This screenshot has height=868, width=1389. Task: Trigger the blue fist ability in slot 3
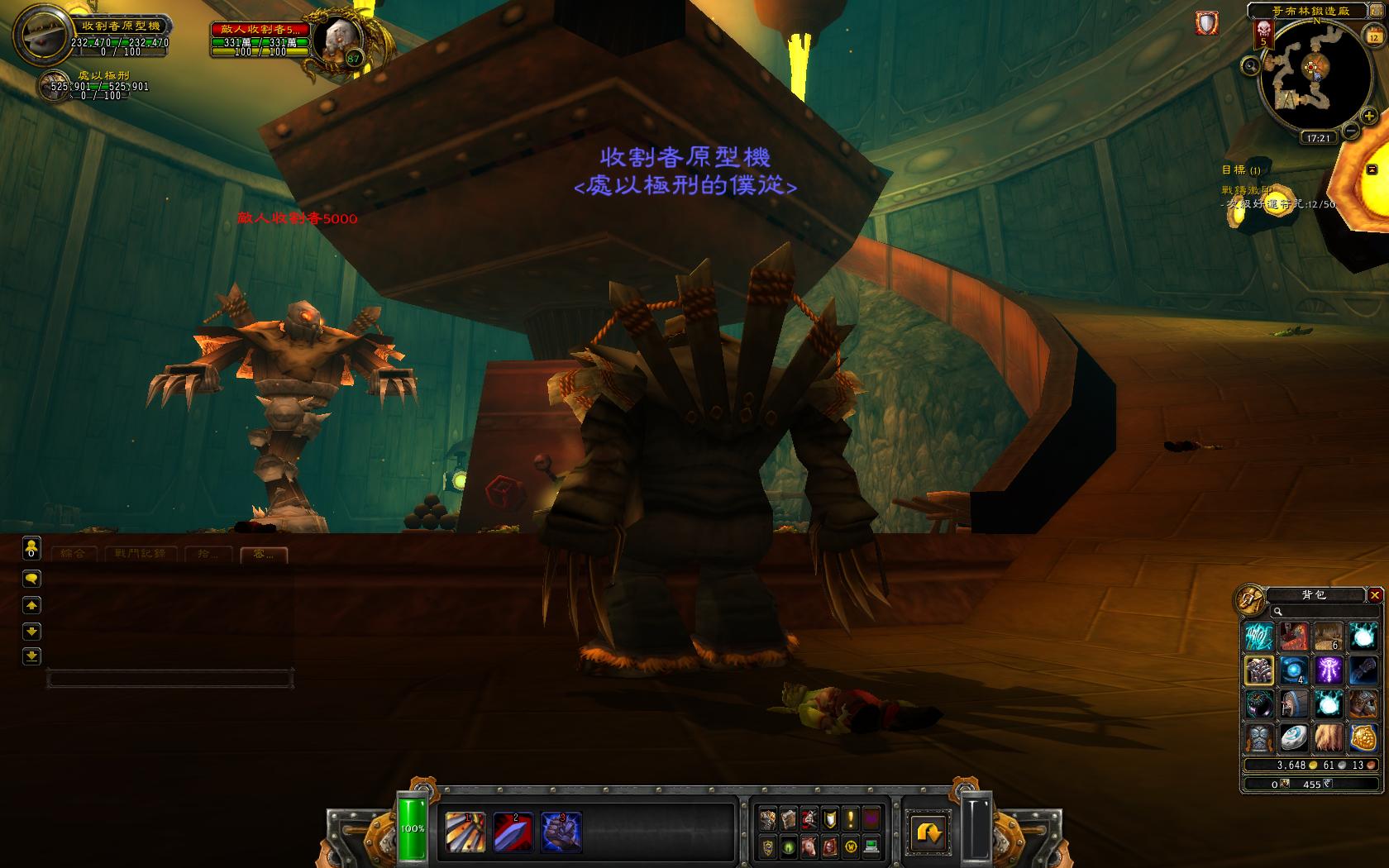[561, 831]
